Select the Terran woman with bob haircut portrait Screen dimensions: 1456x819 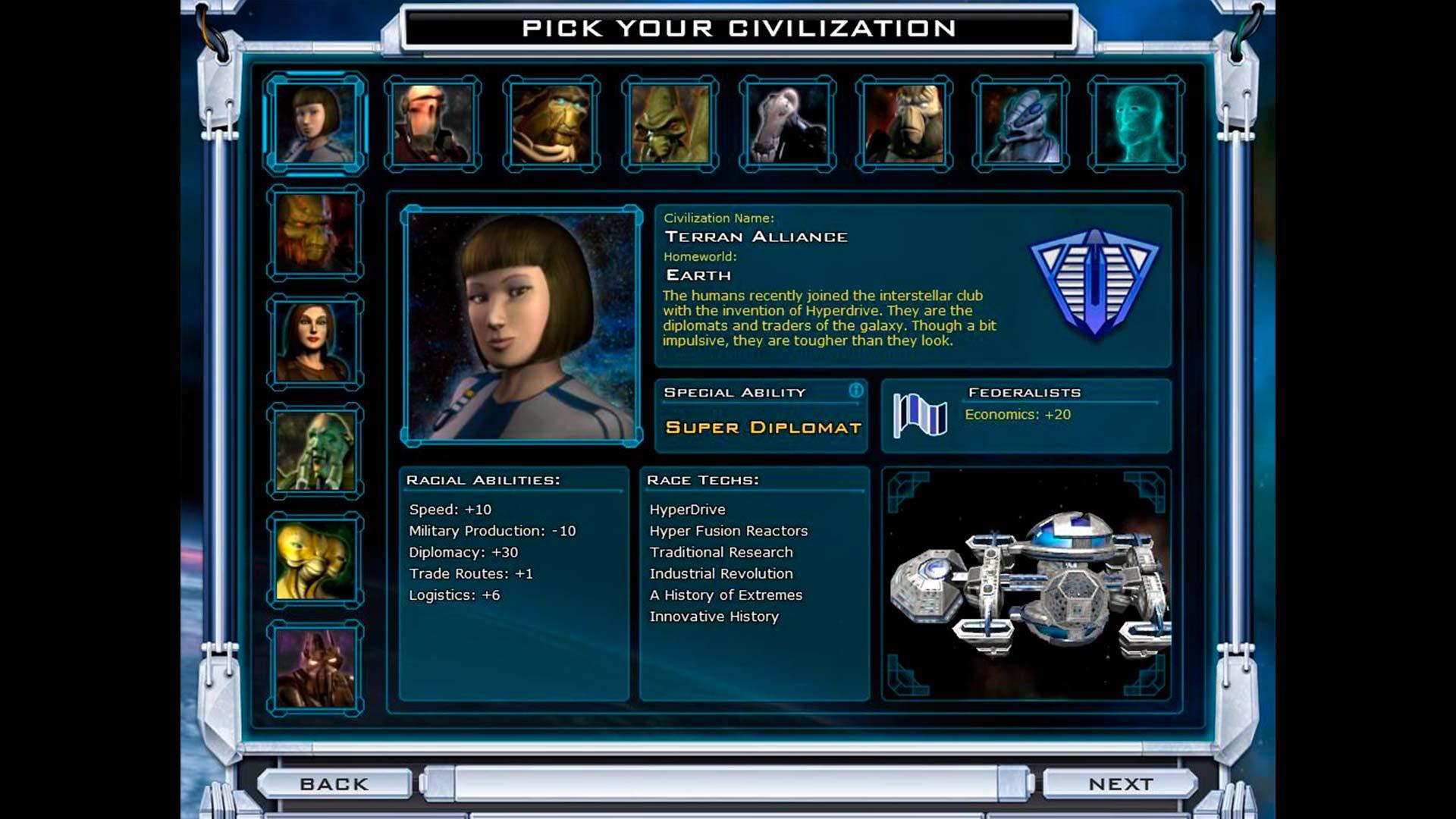tap(315, 124)
